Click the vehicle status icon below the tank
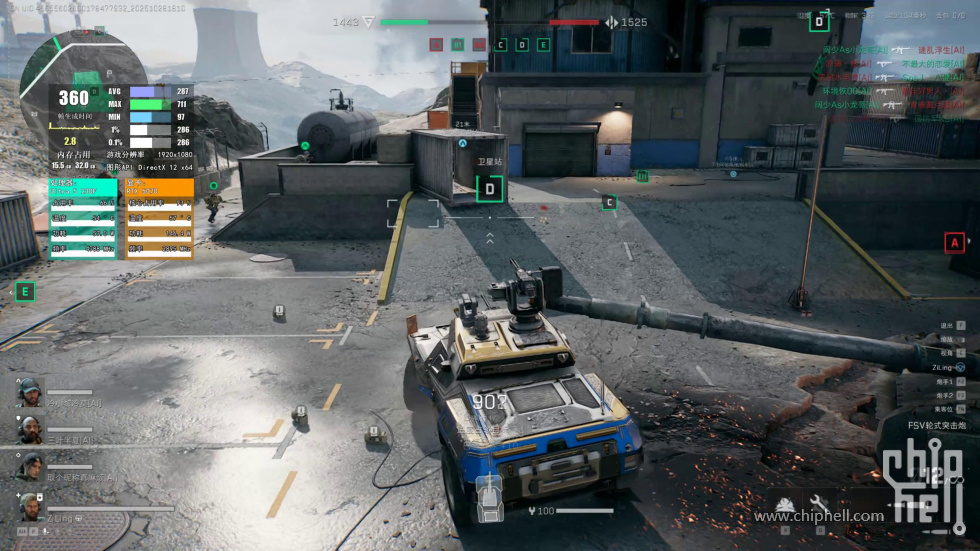The image size is (980, 551). (489, 497)
